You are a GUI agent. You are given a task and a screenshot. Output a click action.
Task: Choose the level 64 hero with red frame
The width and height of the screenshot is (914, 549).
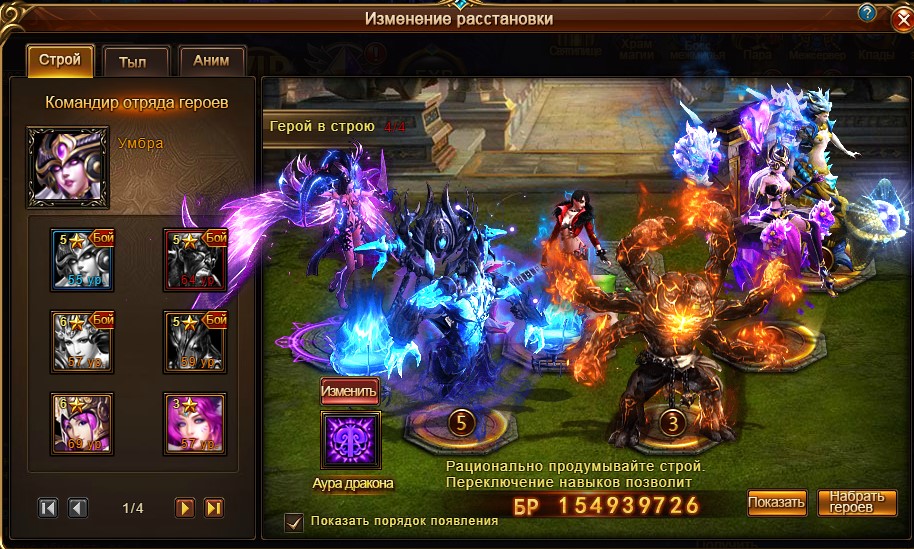click(194, 259)
